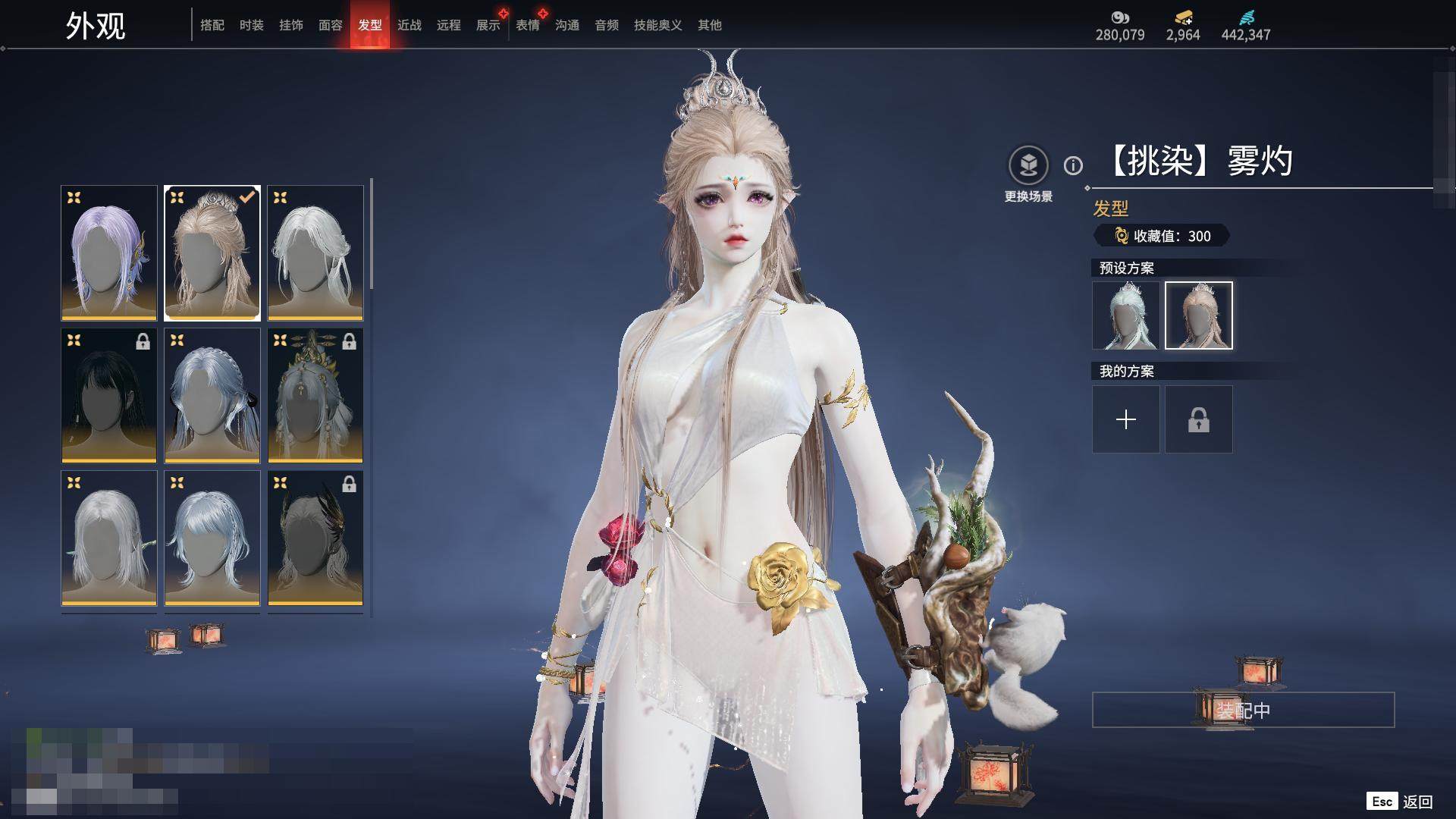
Task: Open the 近战 tab
Action: [x=409, y=25]
